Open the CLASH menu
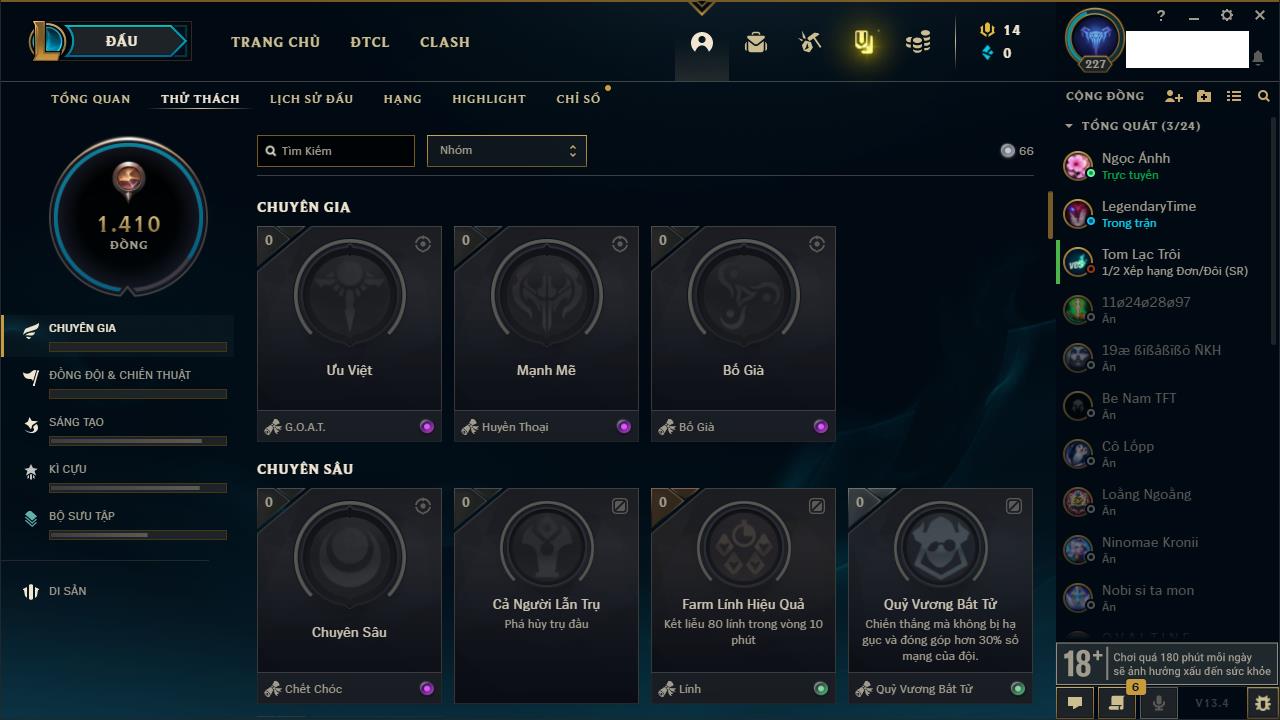The width and height of the screenshot is (1280, 720). pos(445,42)
